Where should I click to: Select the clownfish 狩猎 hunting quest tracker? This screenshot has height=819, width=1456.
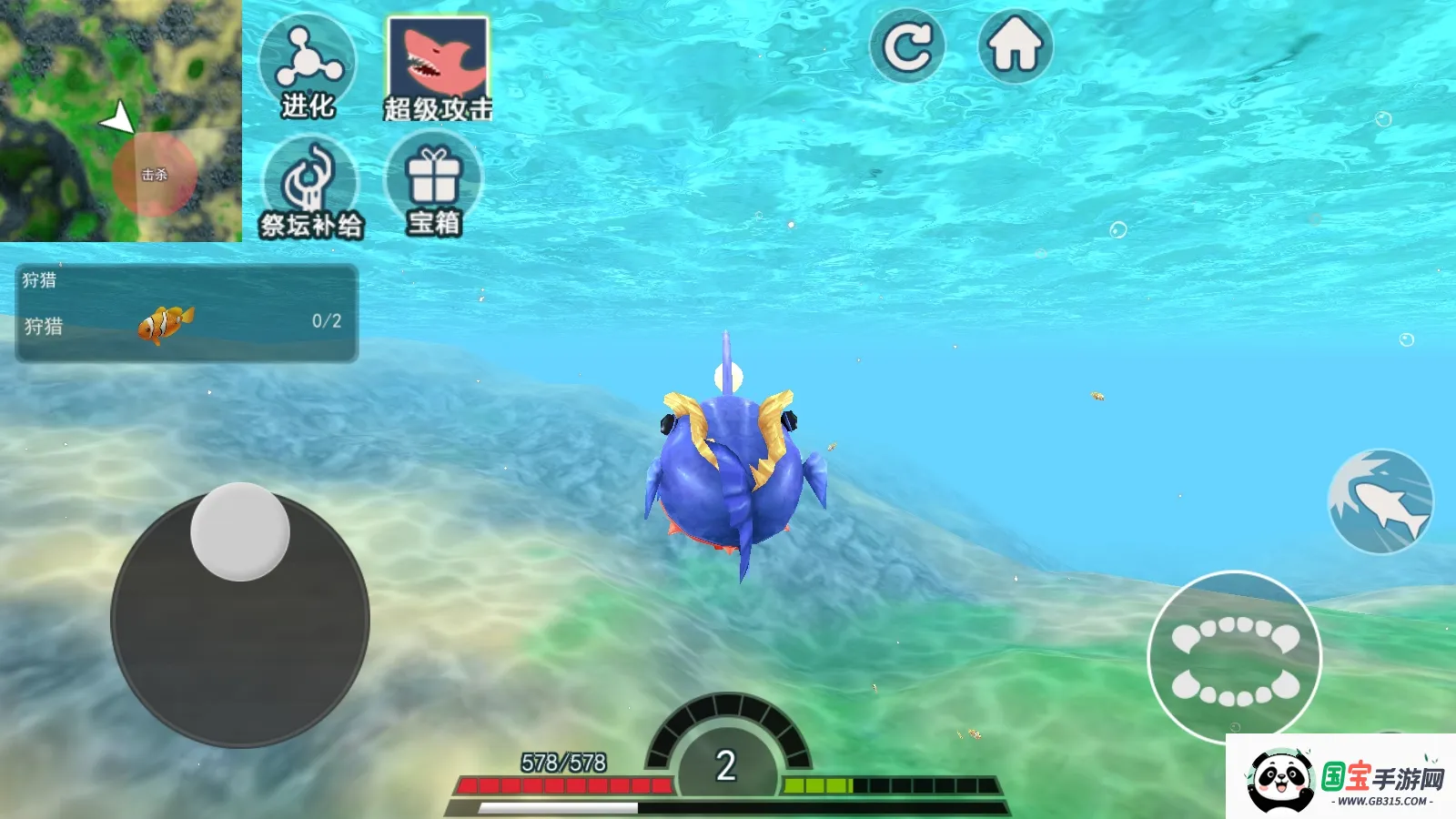click(187, 314)
